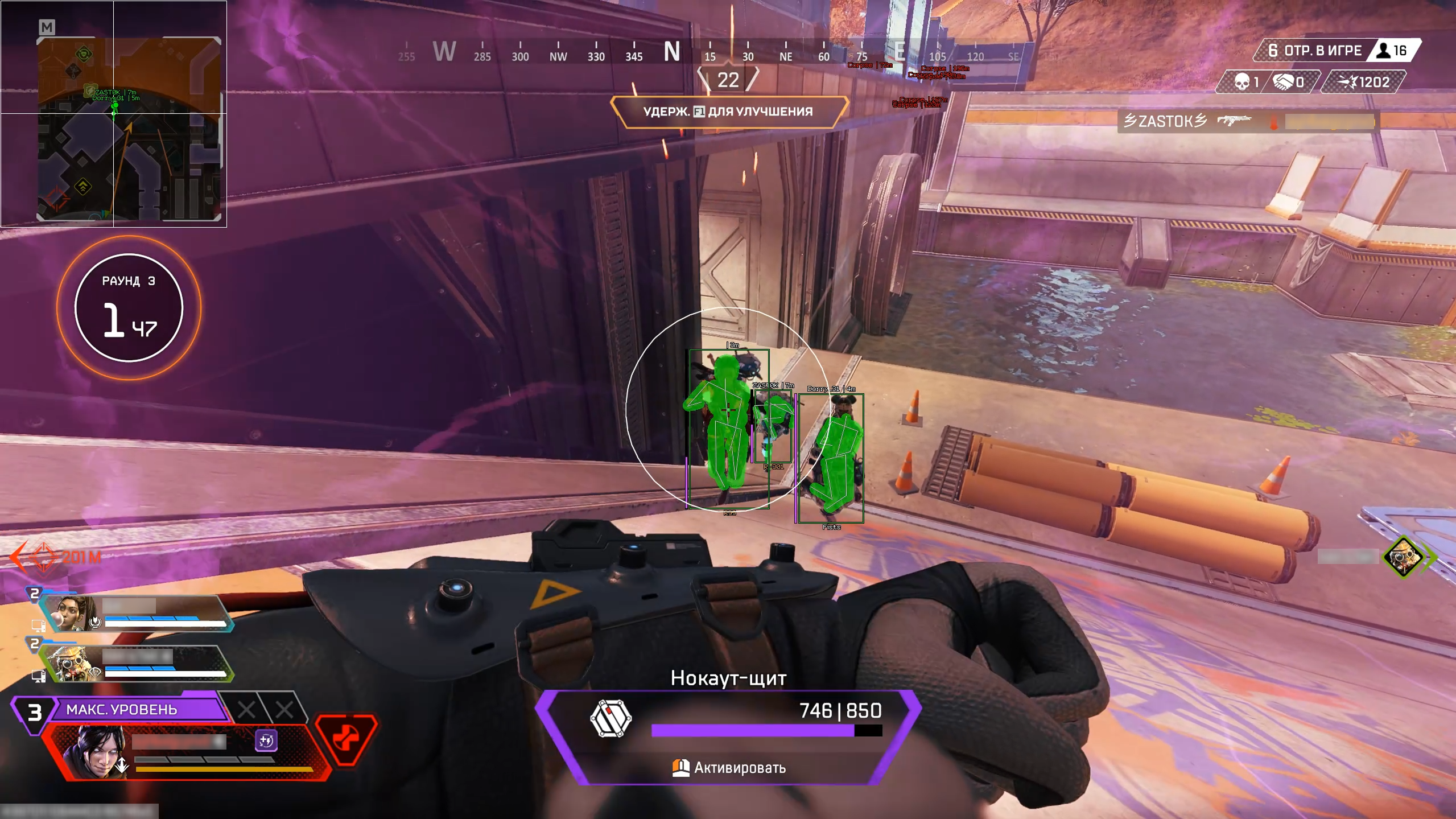Open the minimap in the corner
The image size is (1456, 819).
coord(129,129)
